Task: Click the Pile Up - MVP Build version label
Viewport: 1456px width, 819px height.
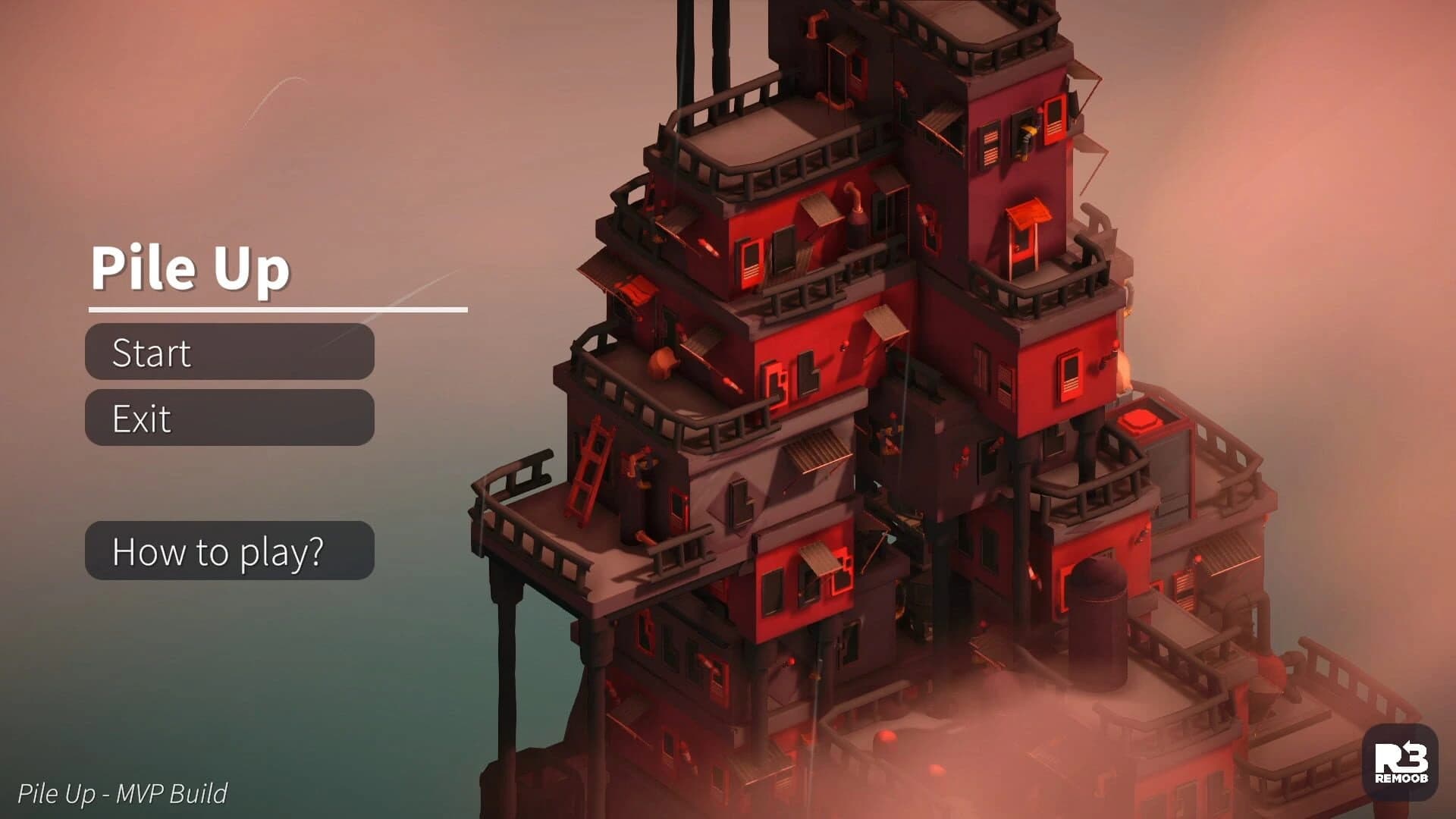Action: click(x=124, y=794)
